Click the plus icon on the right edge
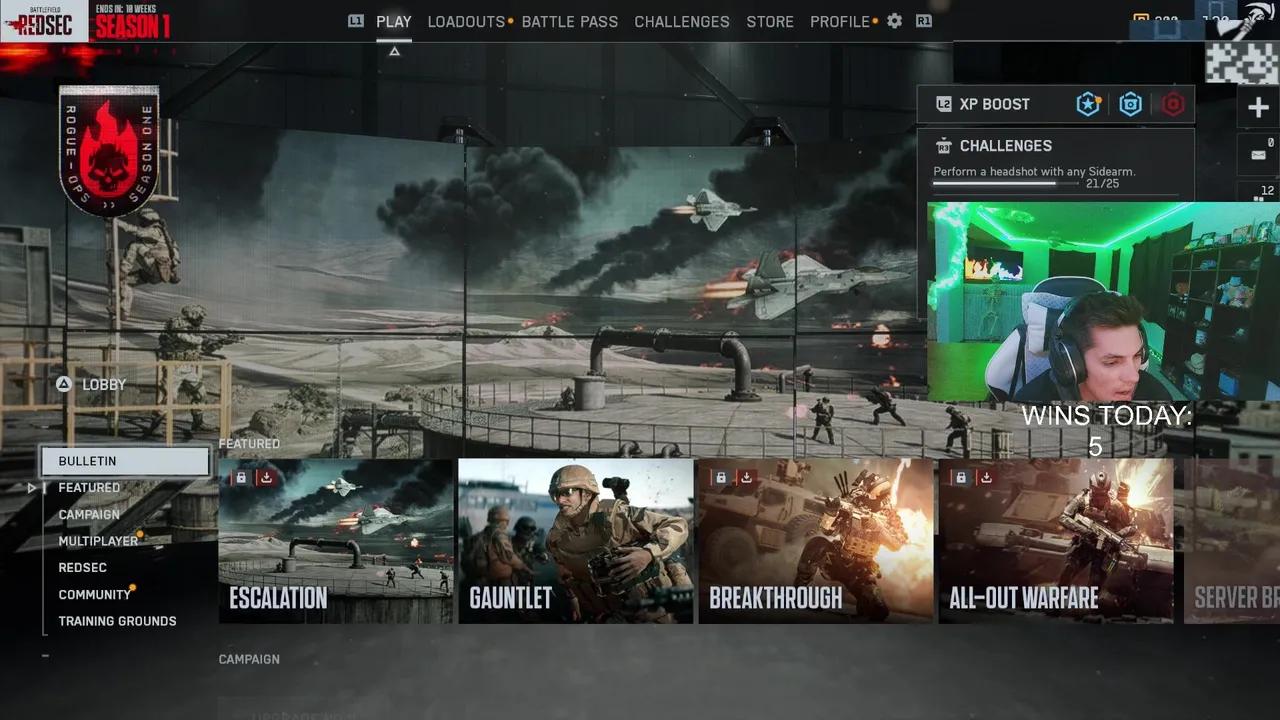The image size is (1280, 720). coord(1257,107)
